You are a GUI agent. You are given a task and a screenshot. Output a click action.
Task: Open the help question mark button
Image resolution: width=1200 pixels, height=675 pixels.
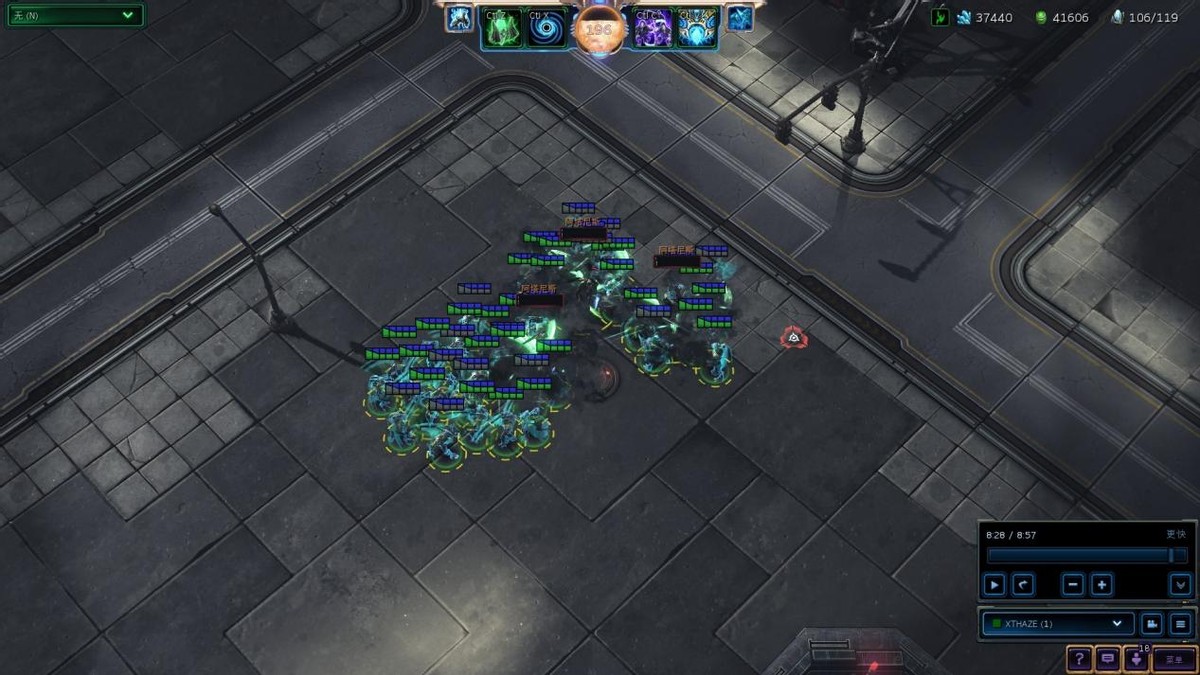[x=1079, y=659]
